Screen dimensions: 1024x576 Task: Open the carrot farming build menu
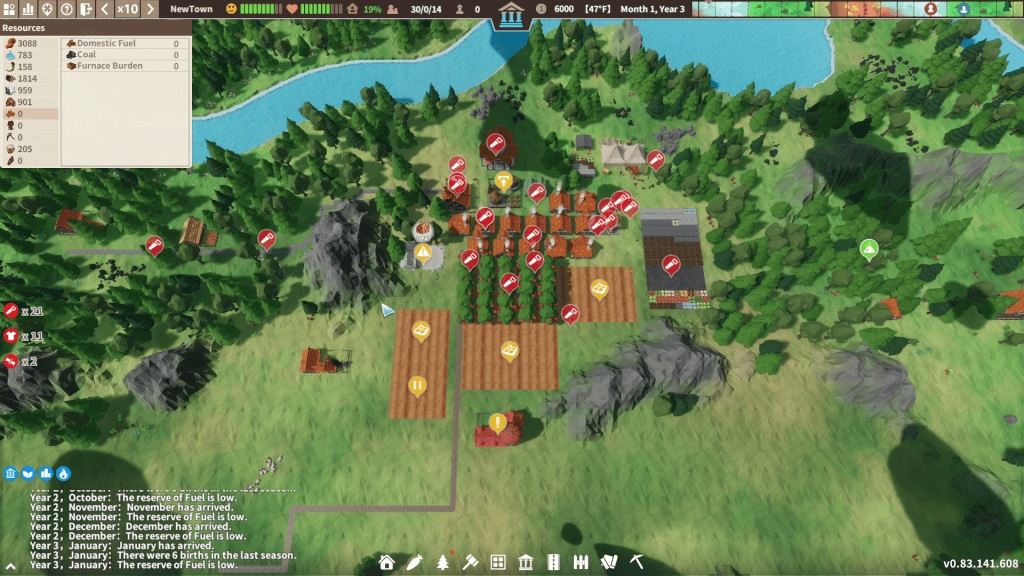pos(414,562)
